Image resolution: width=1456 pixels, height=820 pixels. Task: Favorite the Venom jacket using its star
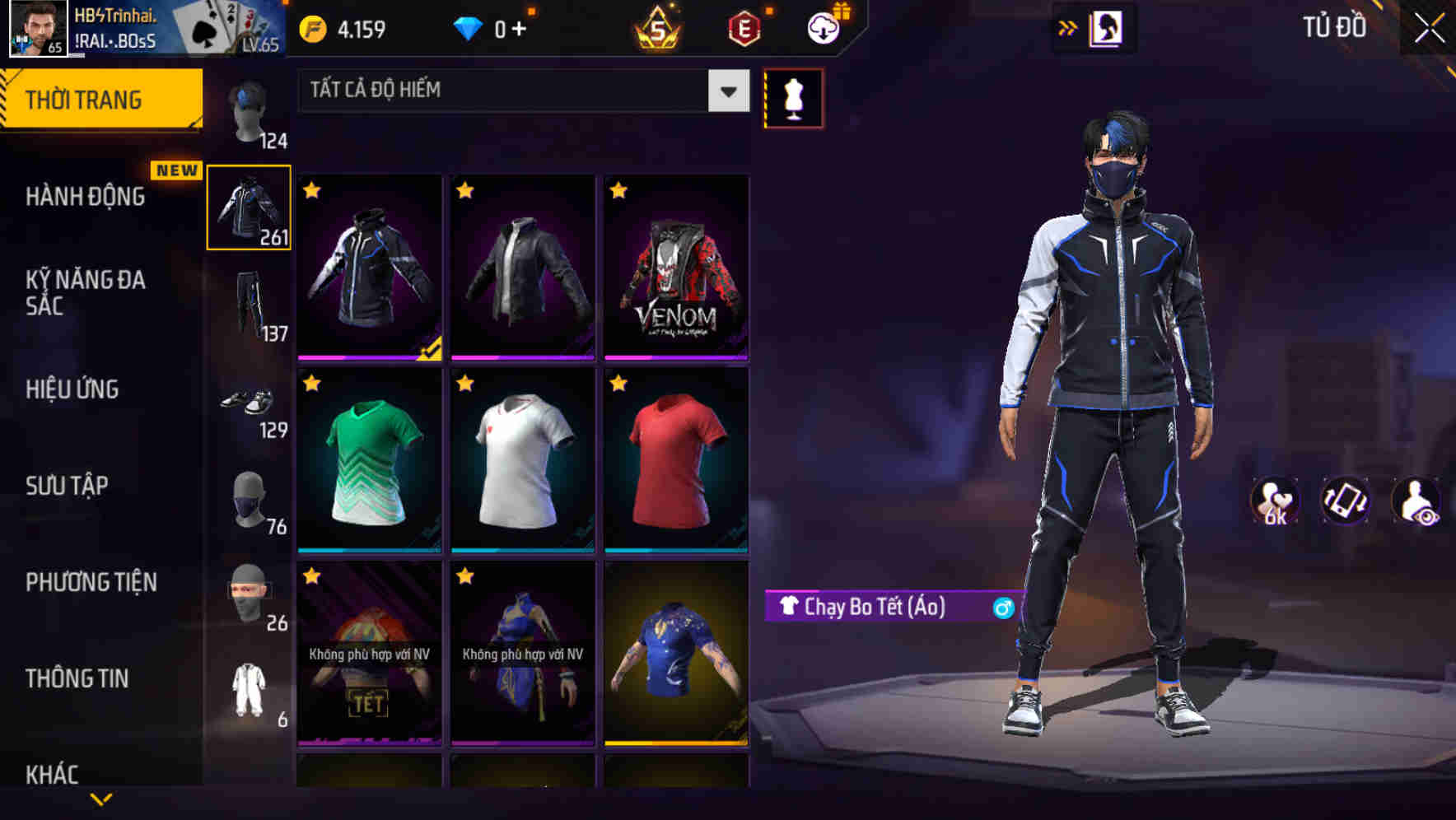(617, 189)
